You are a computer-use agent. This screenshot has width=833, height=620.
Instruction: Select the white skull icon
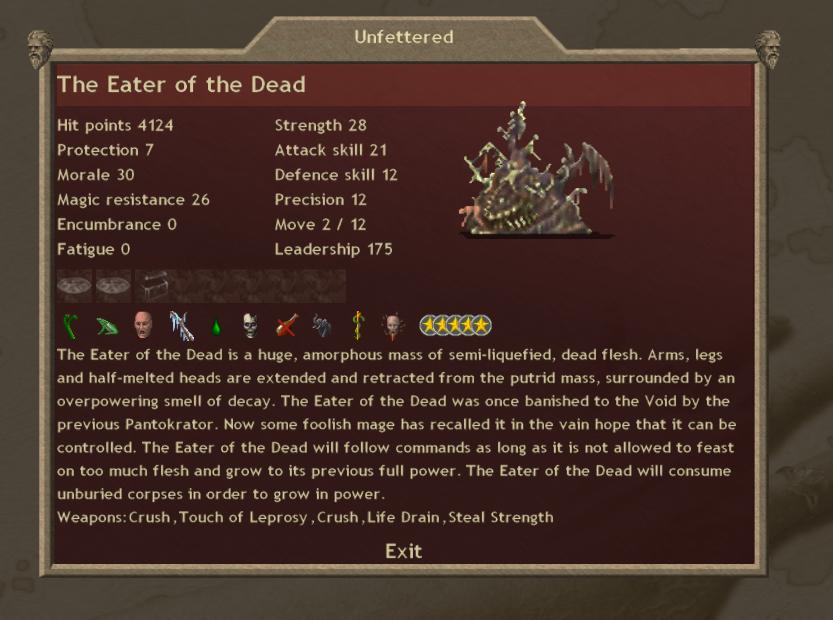(250, 325)
